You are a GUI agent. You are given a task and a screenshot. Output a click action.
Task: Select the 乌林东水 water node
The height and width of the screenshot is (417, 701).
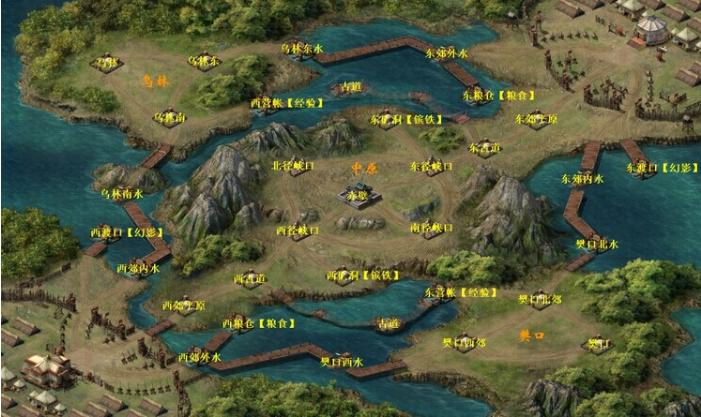click(x=302, y=48)
